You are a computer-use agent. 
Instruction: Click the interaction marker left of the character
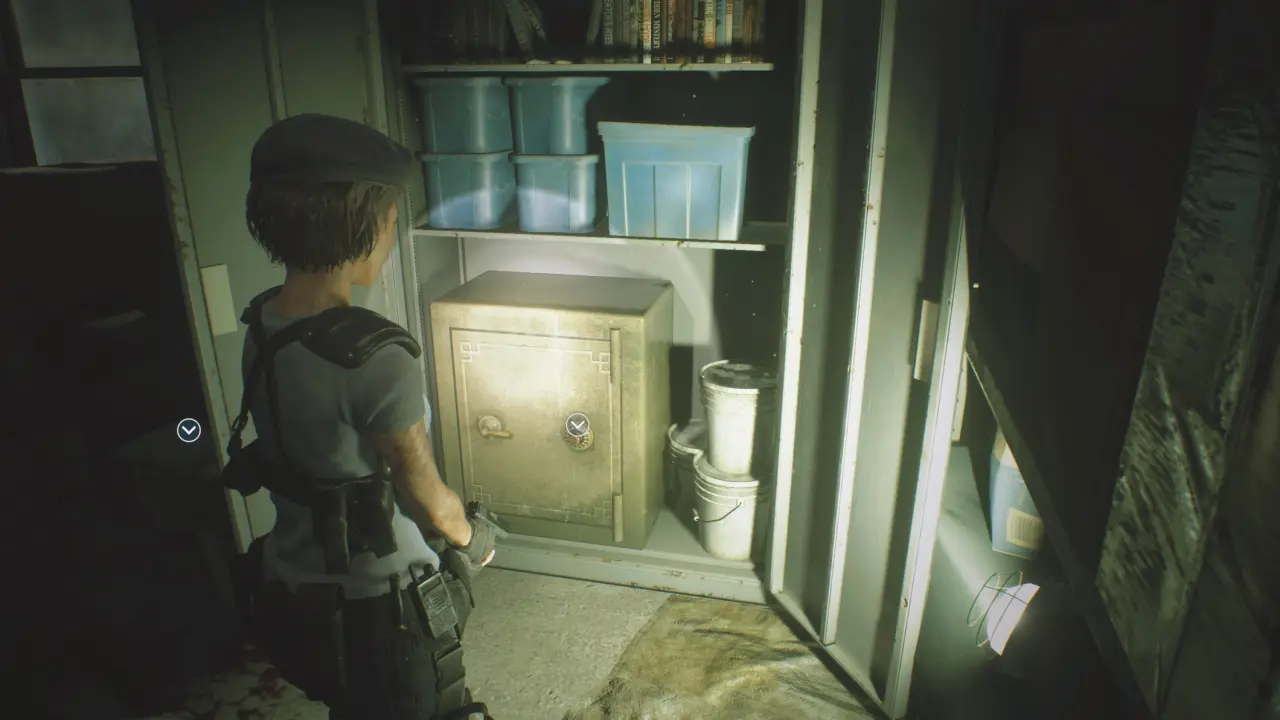pyautogui.click(x=188, y=430)
